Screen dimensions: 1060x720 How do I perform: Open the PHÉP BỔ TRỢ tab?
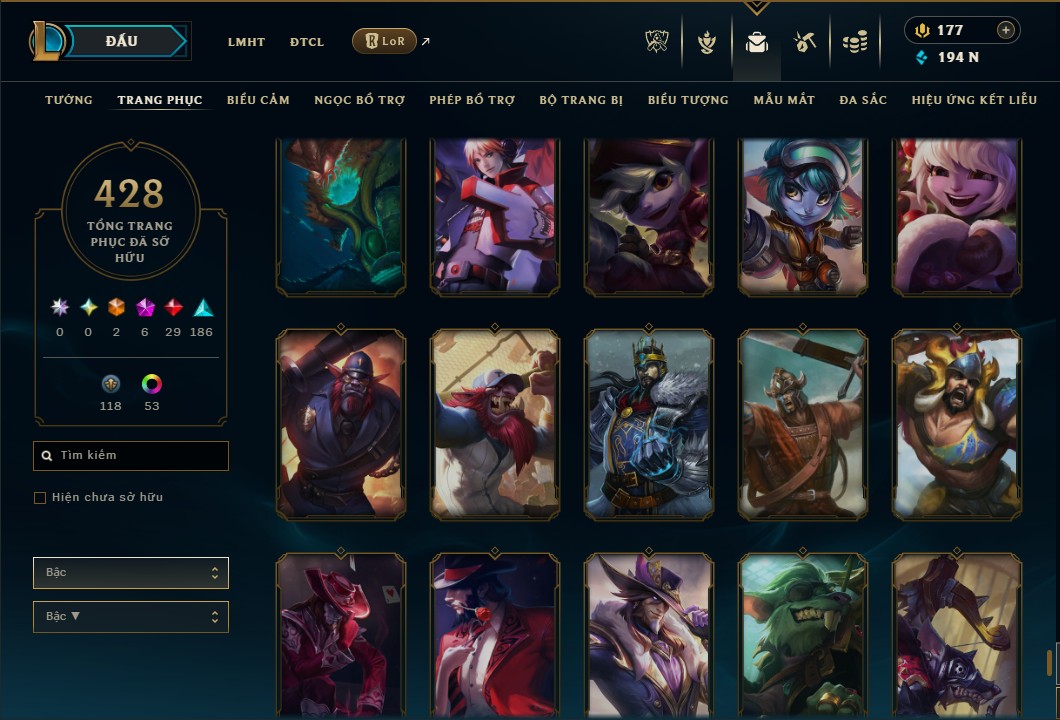472,100
